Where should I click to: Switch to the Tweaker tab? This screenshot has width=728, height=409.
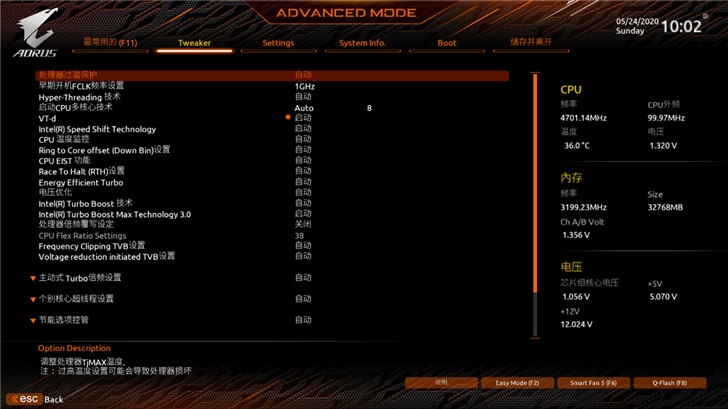point(194,43)
